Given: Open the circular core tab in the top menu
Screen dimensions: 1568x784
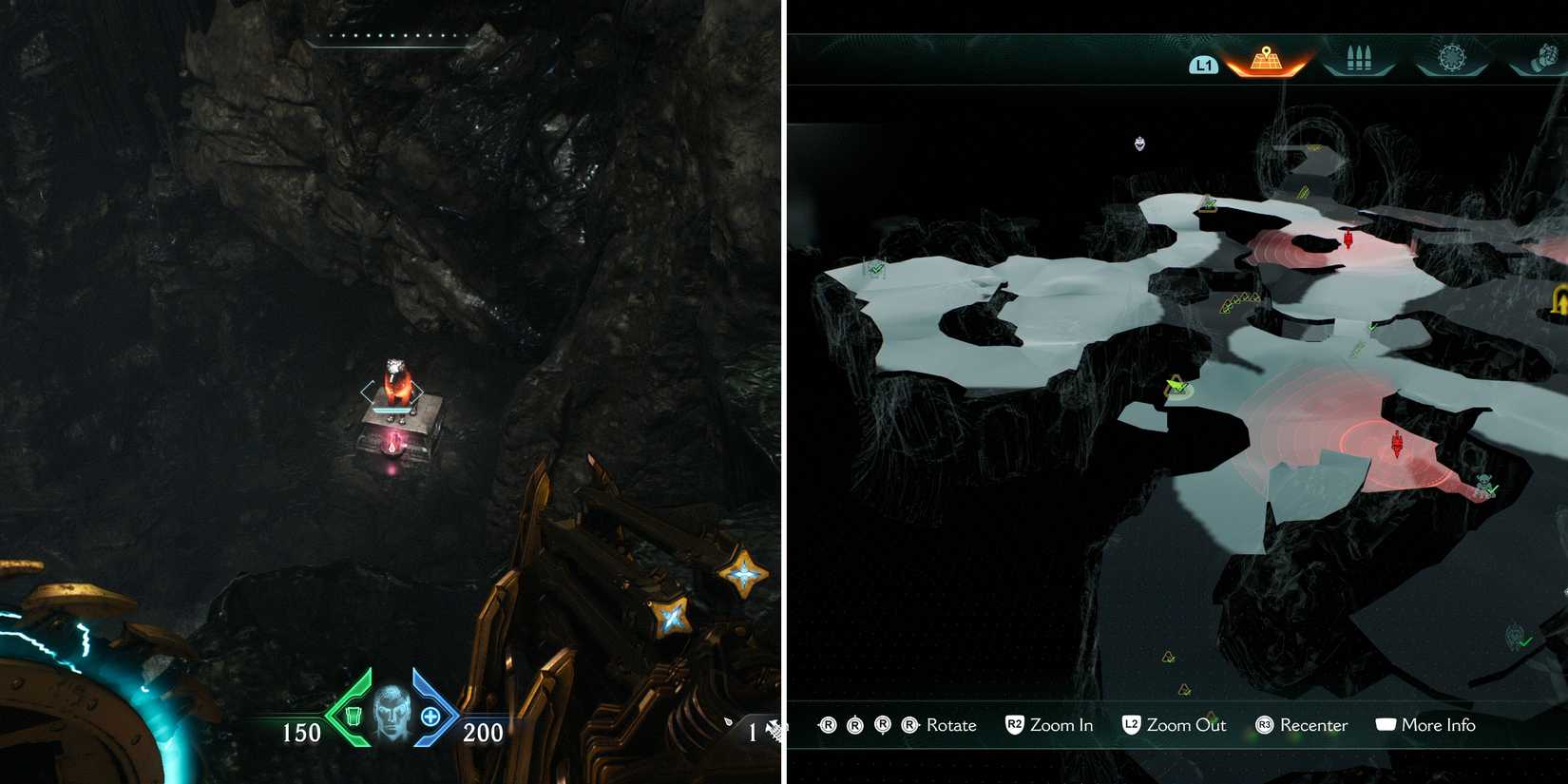Looking at the screenshot, I should [x=1453, y=58].
